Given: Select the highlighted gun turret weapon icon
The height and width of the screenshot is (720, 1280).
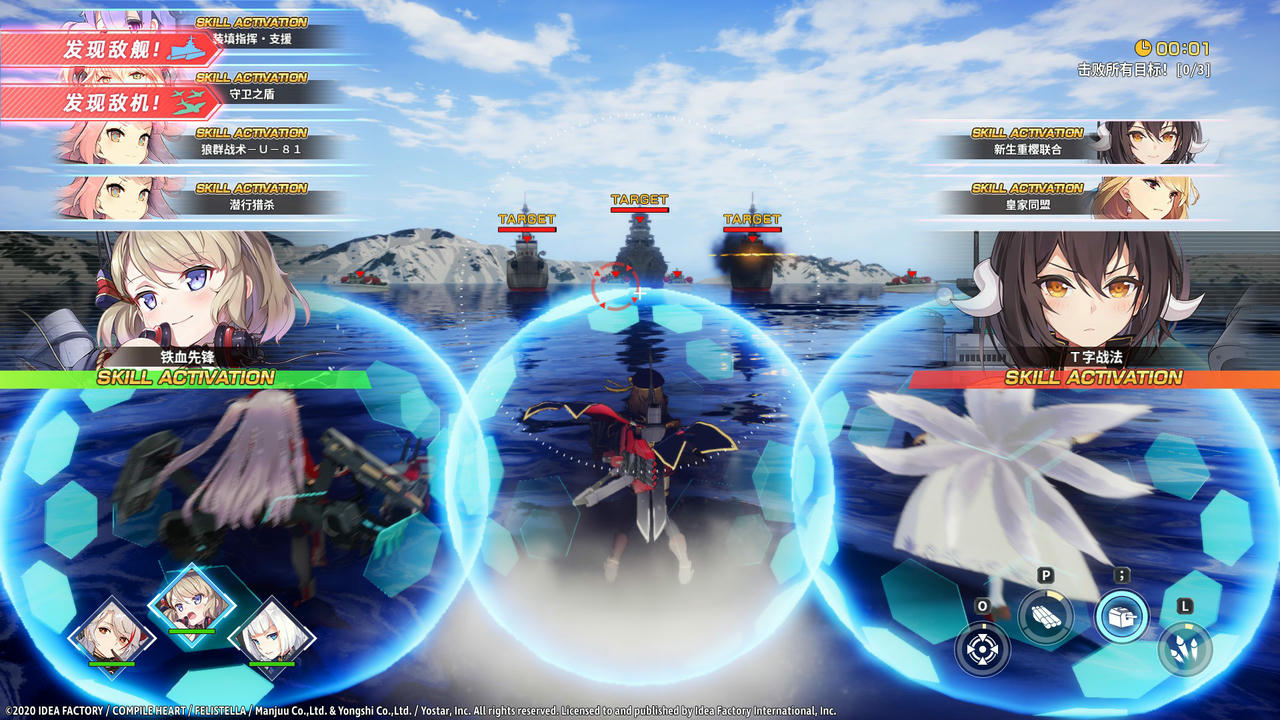Looking at the screenshot, I should (1122, 616).
